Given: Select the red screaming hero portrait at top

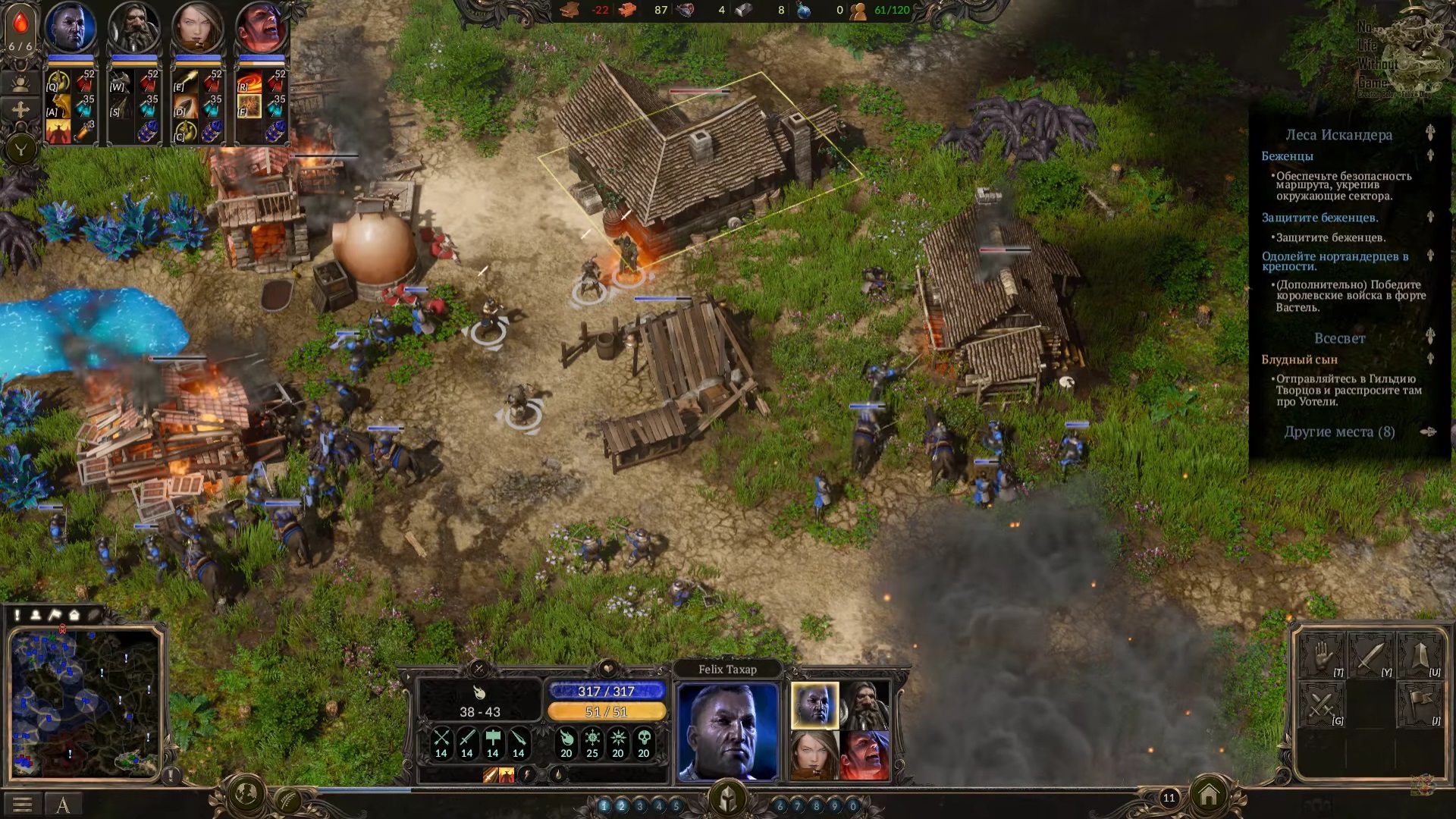Looking at the screenshot, I should point(262,28).
